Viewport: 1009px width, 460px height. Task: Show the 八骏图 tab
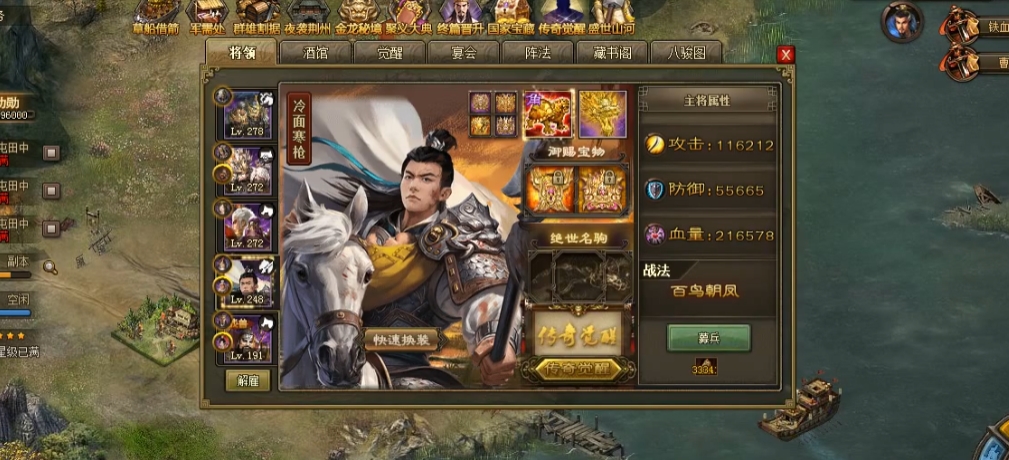click(686, 53)
